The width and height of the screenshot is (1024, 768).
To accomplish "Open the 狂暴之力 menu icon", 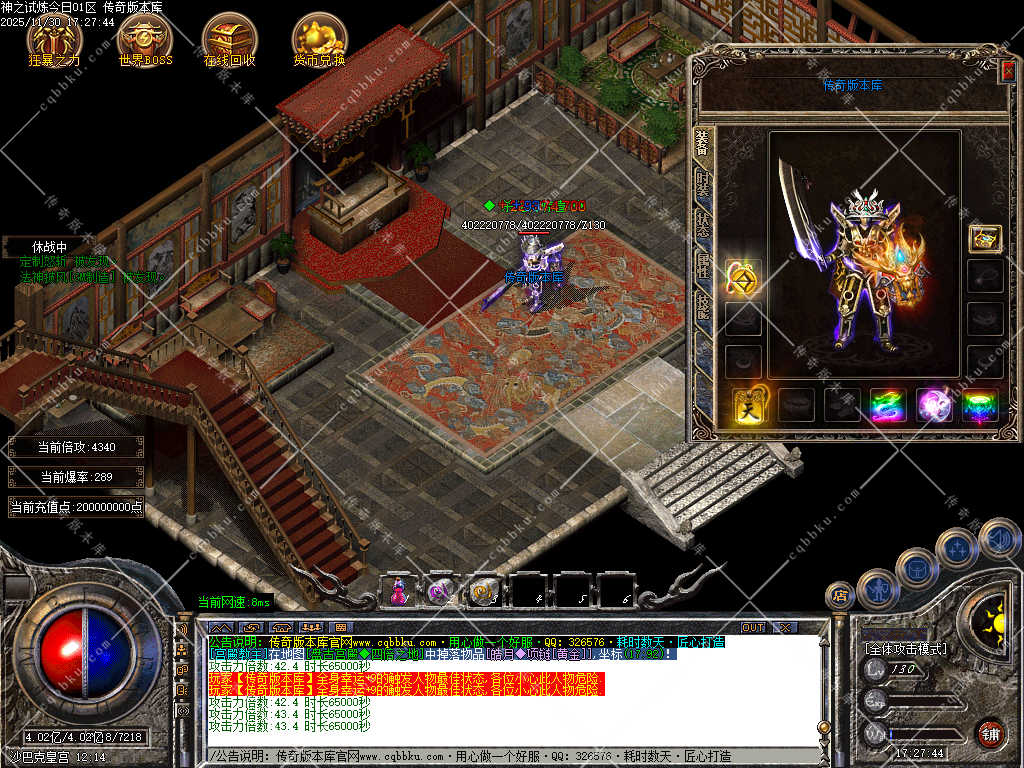I will [x=54, y=38].
